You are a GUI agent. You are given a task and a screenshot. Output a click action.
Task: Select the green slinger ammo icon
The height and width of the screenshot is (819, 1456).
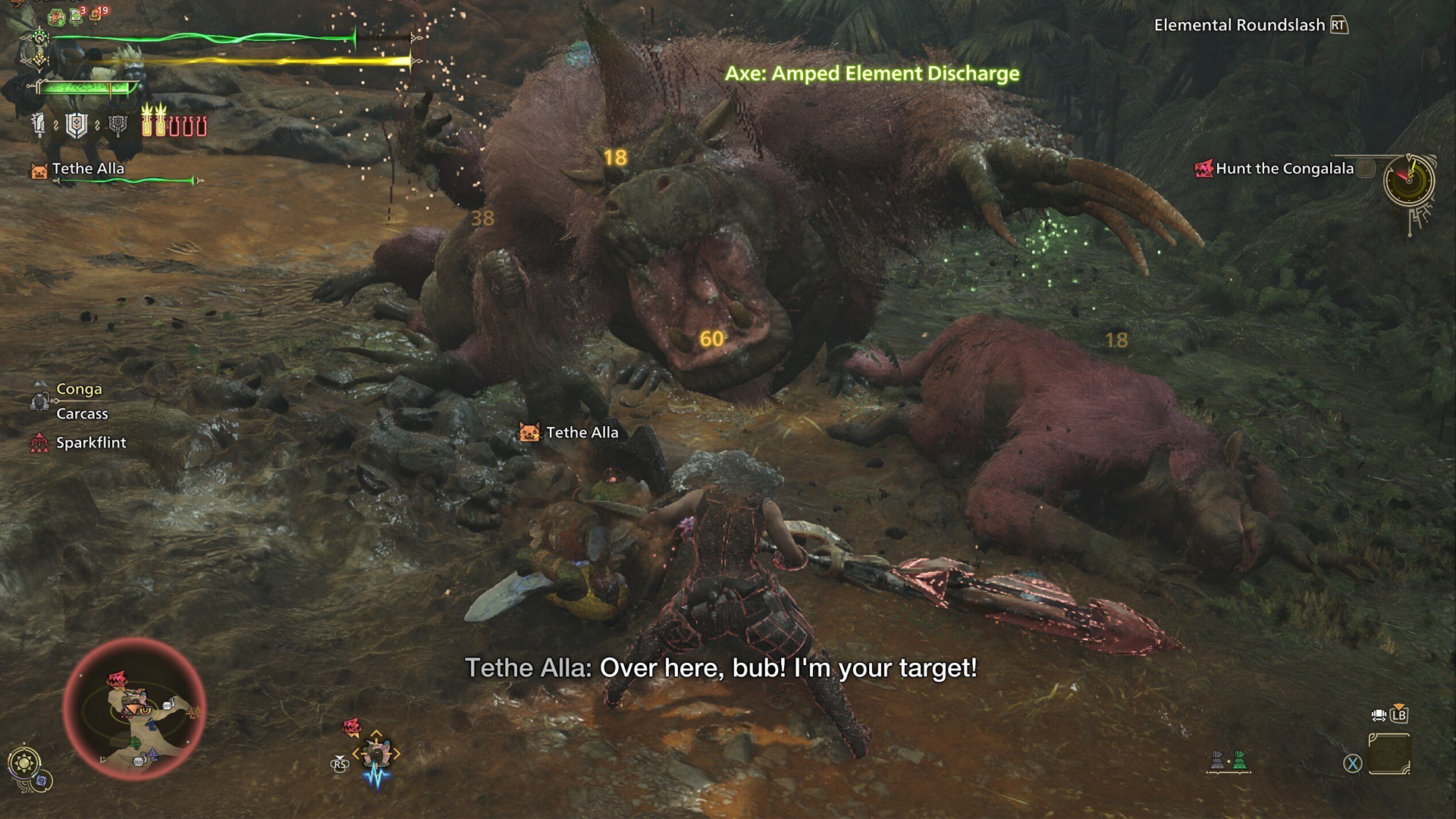[1239, 760]
